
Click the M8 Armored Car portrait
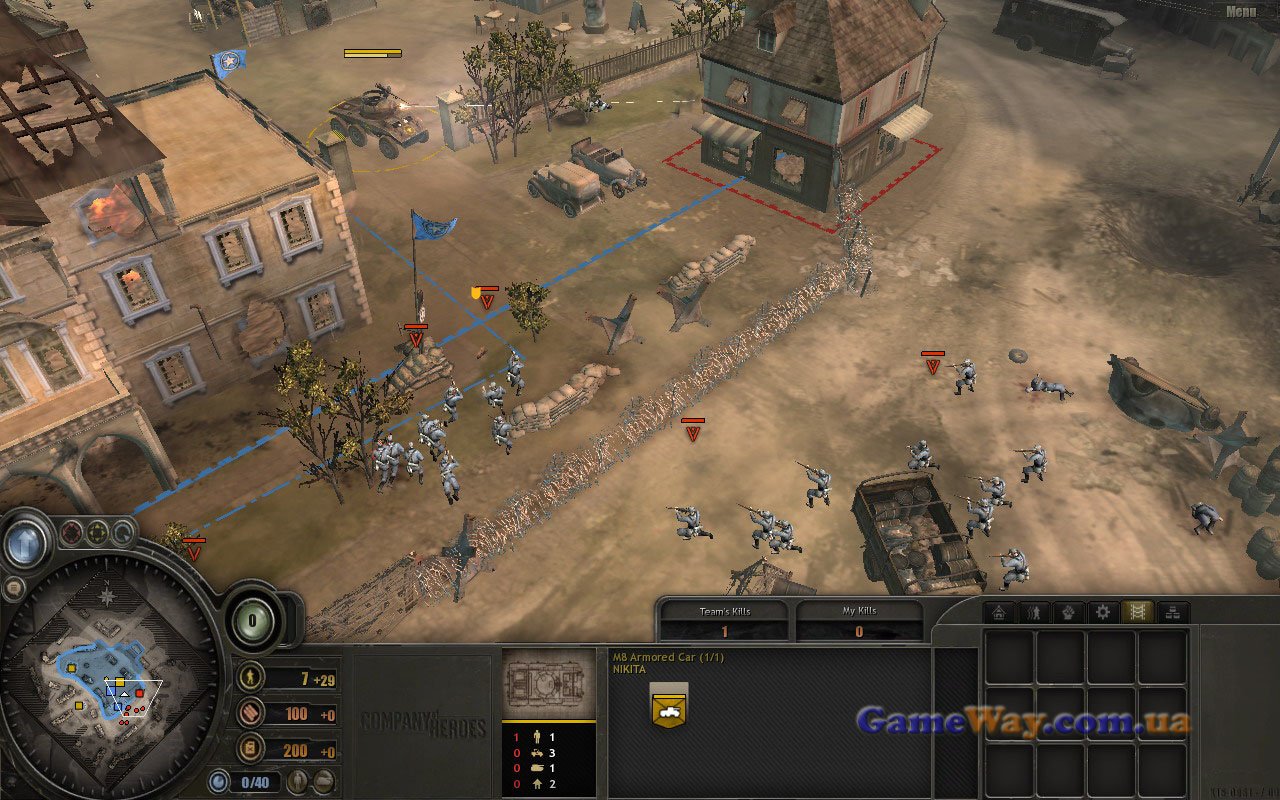(548, 684)
